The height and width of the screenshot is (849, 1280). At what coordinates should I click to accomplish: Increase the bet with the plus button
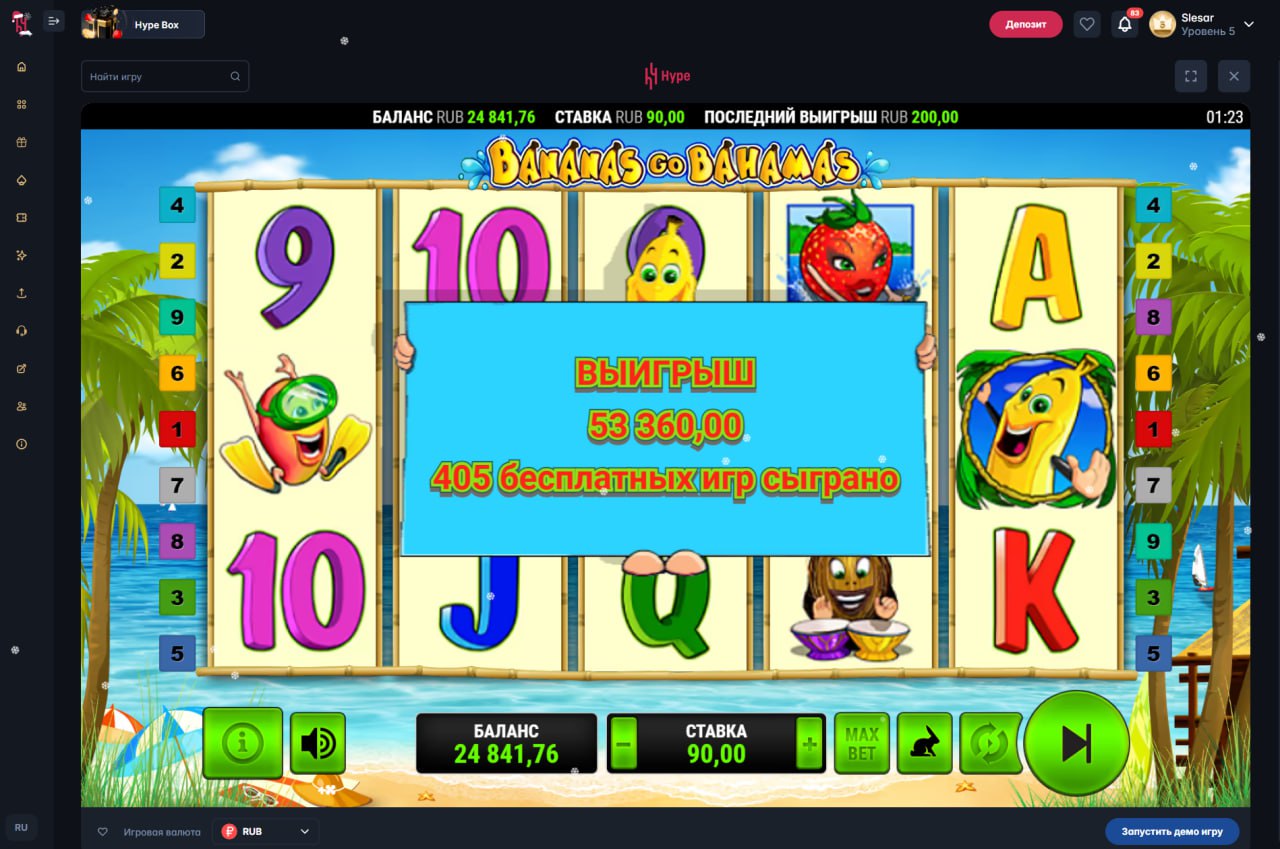click(x=809, y=744)
